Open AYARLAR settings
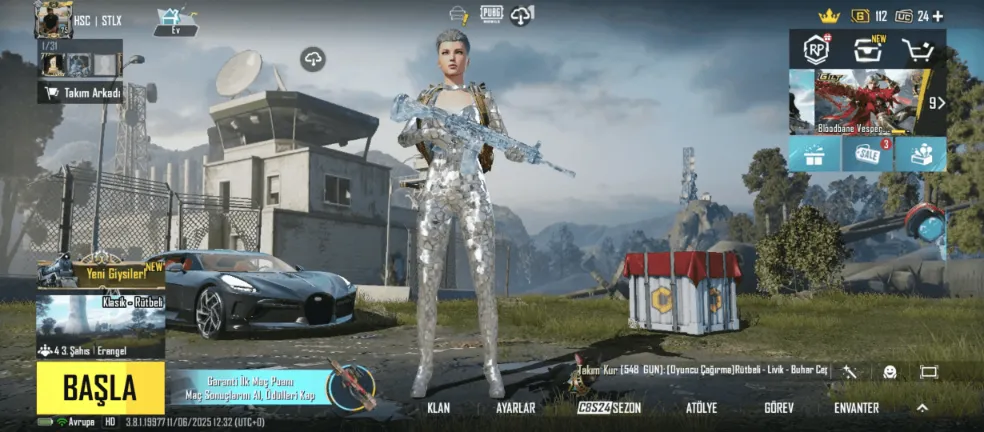This screenshot has height=432, width=984. [x=515, y=408]
